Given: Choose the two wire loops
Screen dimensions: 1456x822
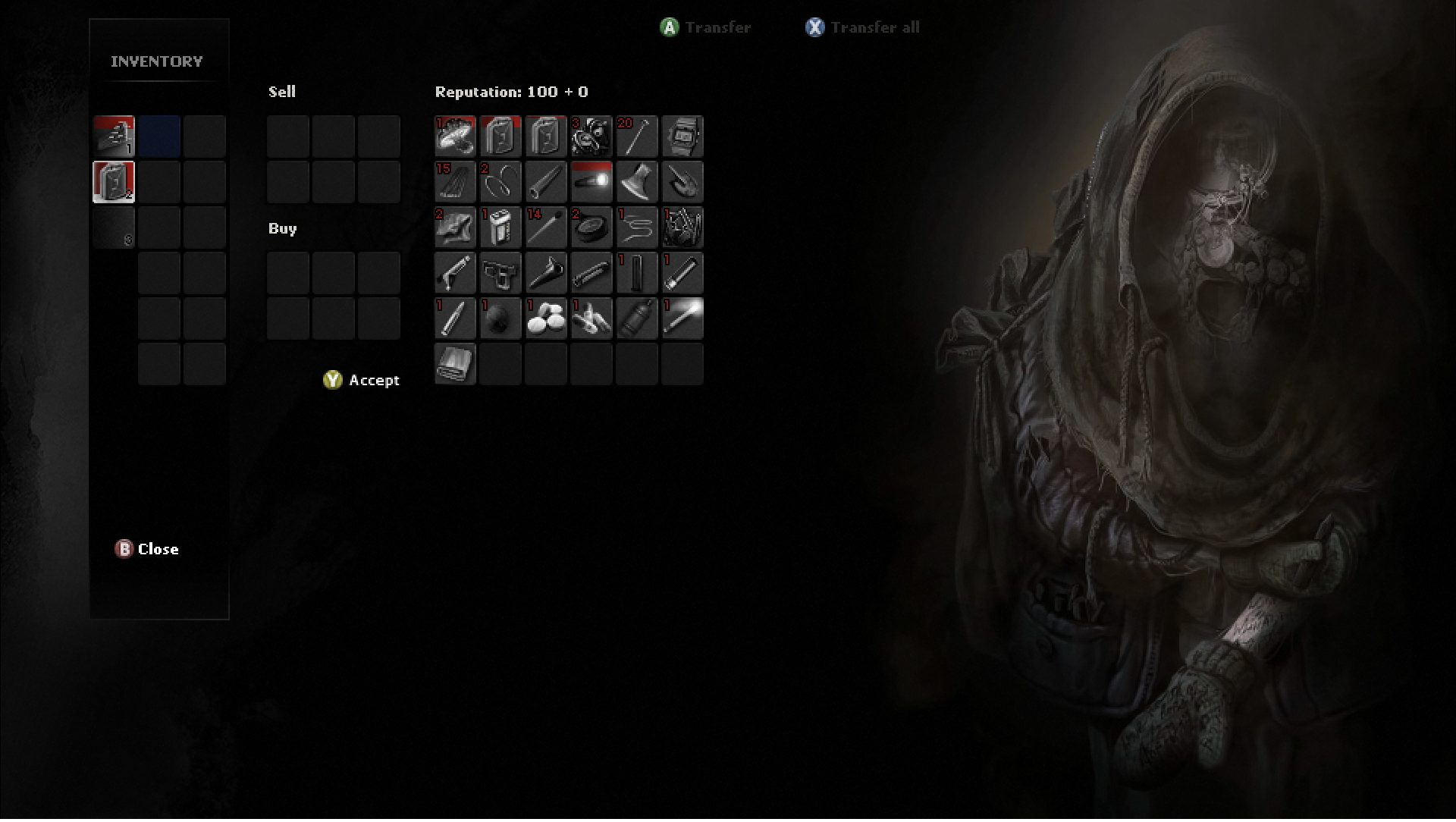Looking at the screenshot, I should coord(500,182).
